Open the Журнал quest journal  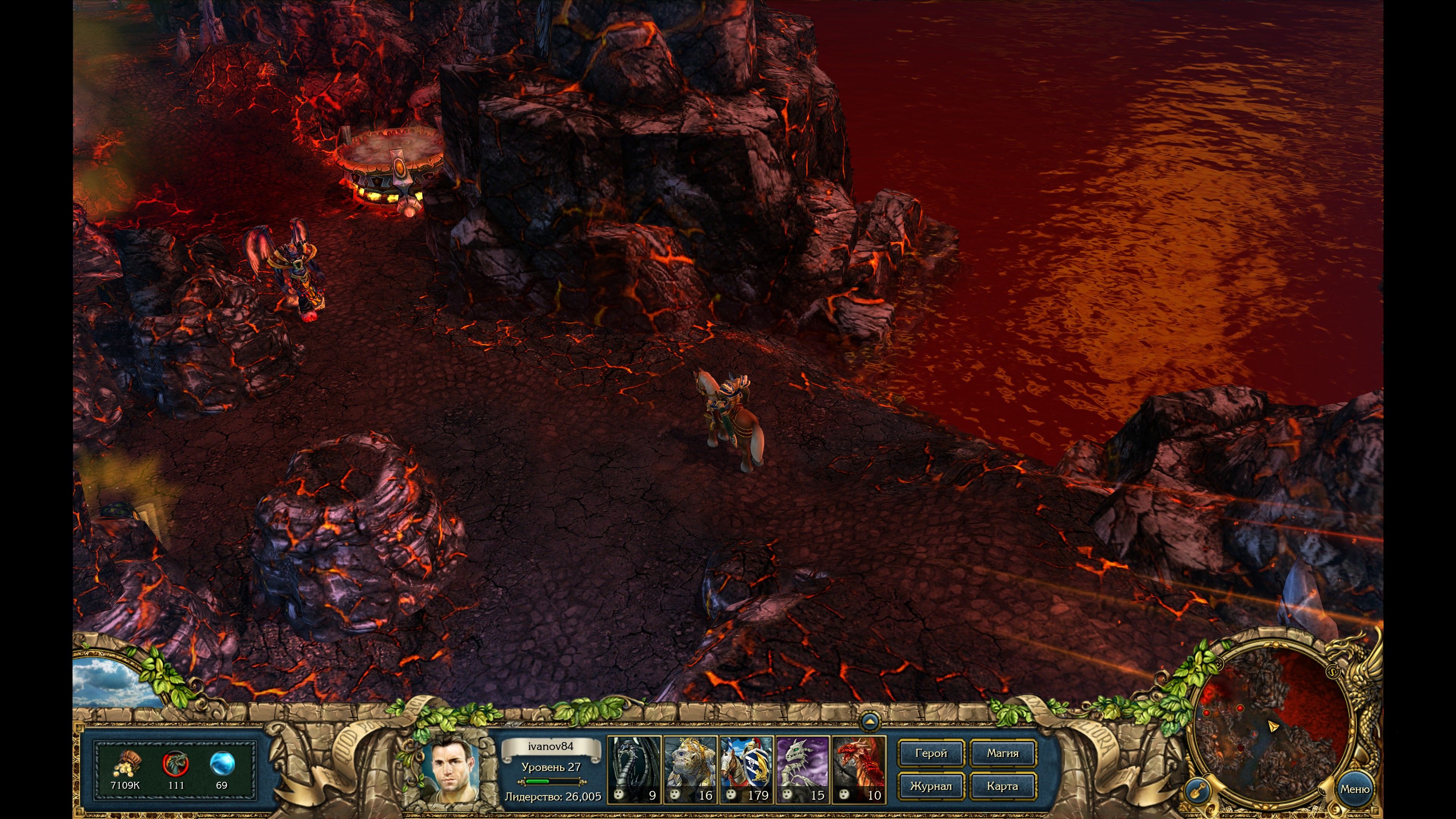pyautogui.click(x=930, y=786)
